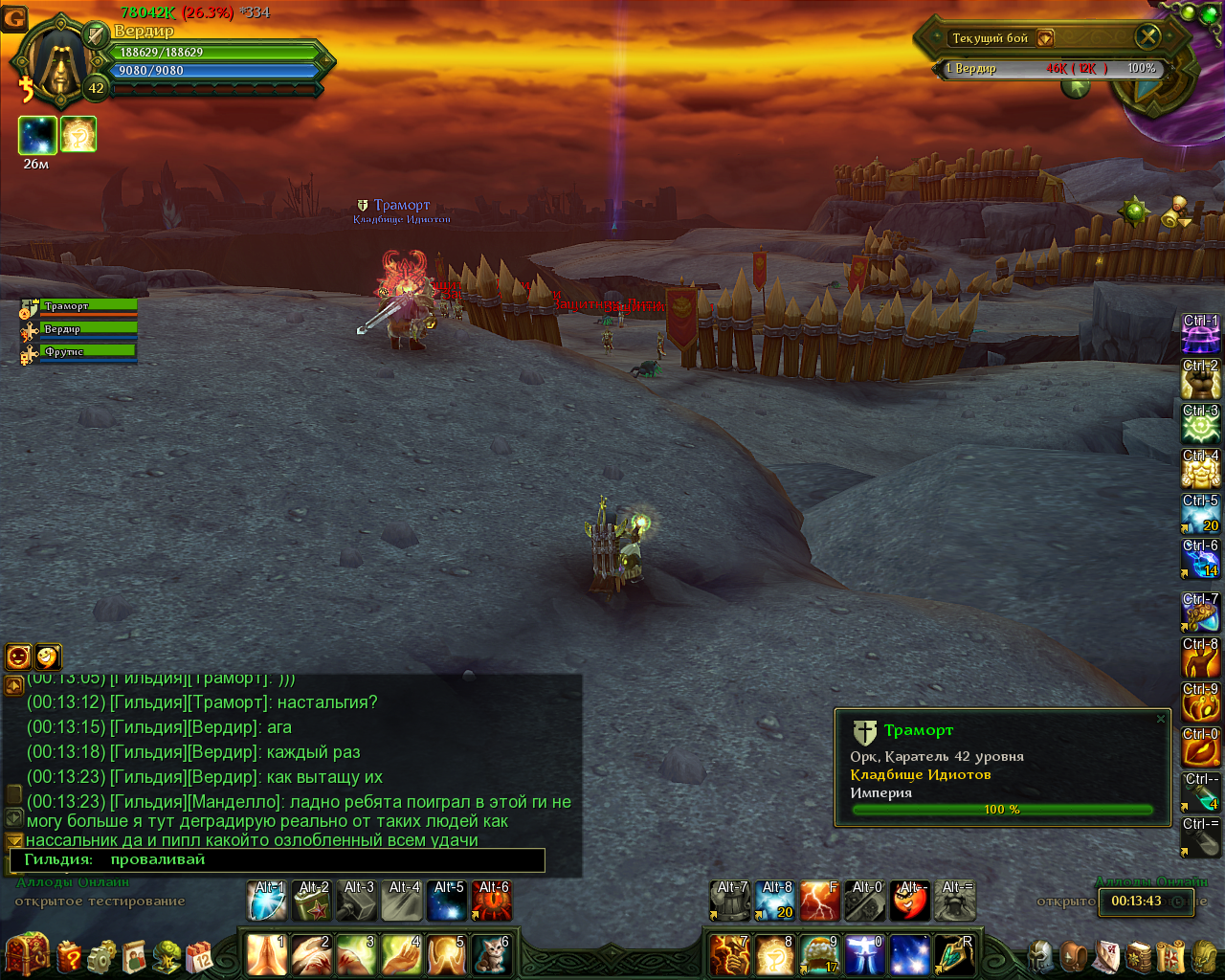Cast the lightning bolt ability marked F

pos(819,901)
